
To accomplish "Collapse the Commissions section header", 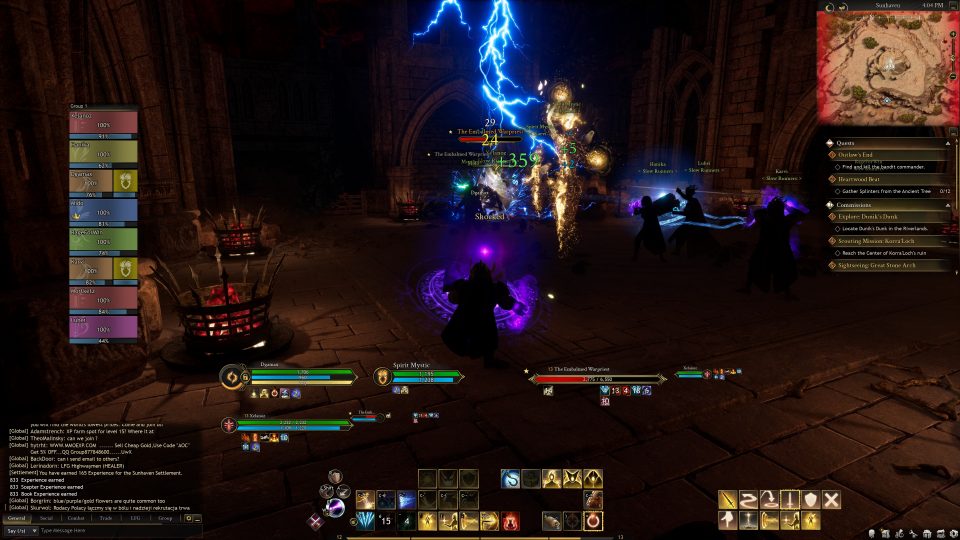I will (x=855, y=204).
